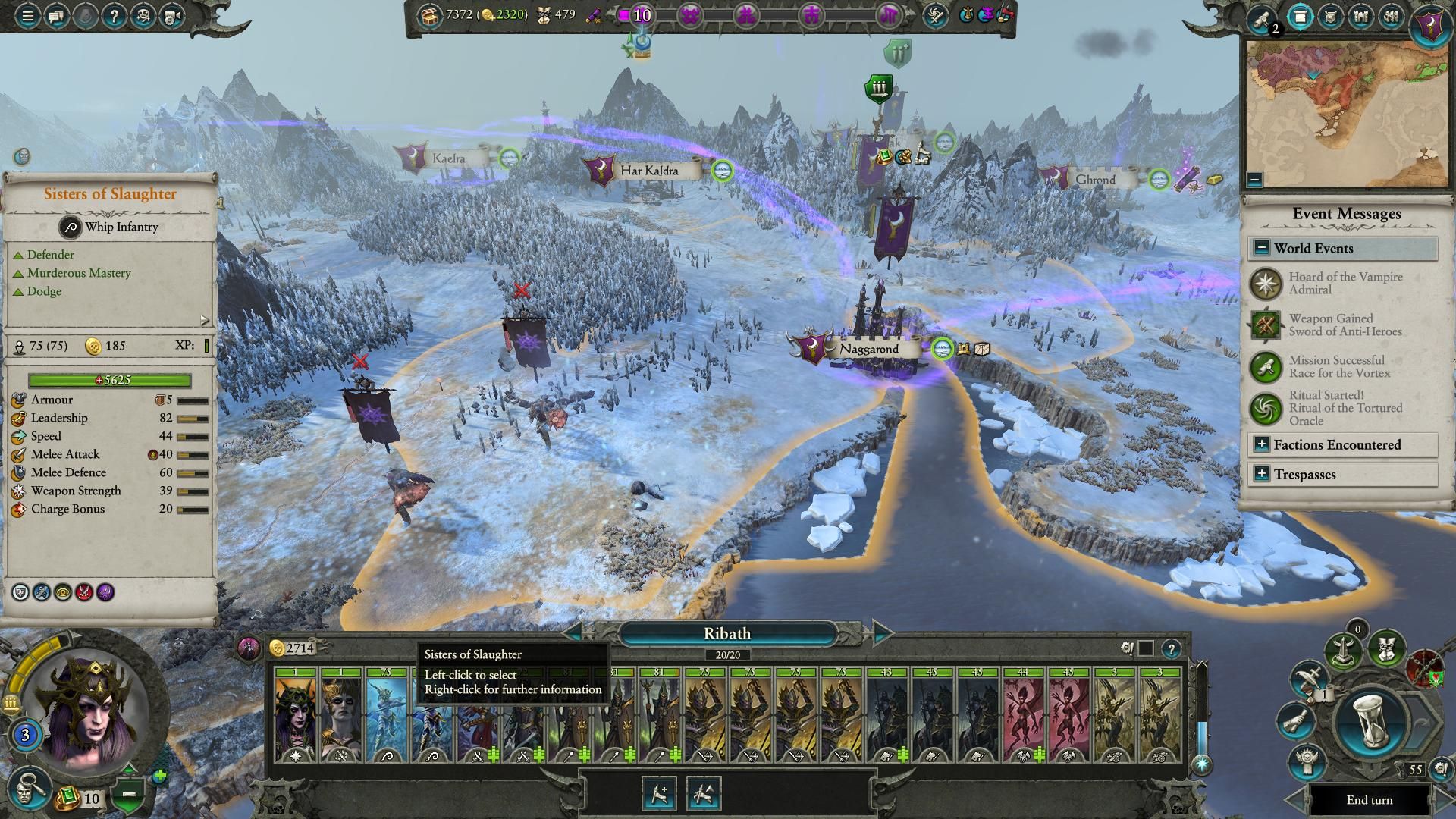Cycle to the previous army with left arrow
The width and height of the screenshot is (1456, 819).
[574, 632]
